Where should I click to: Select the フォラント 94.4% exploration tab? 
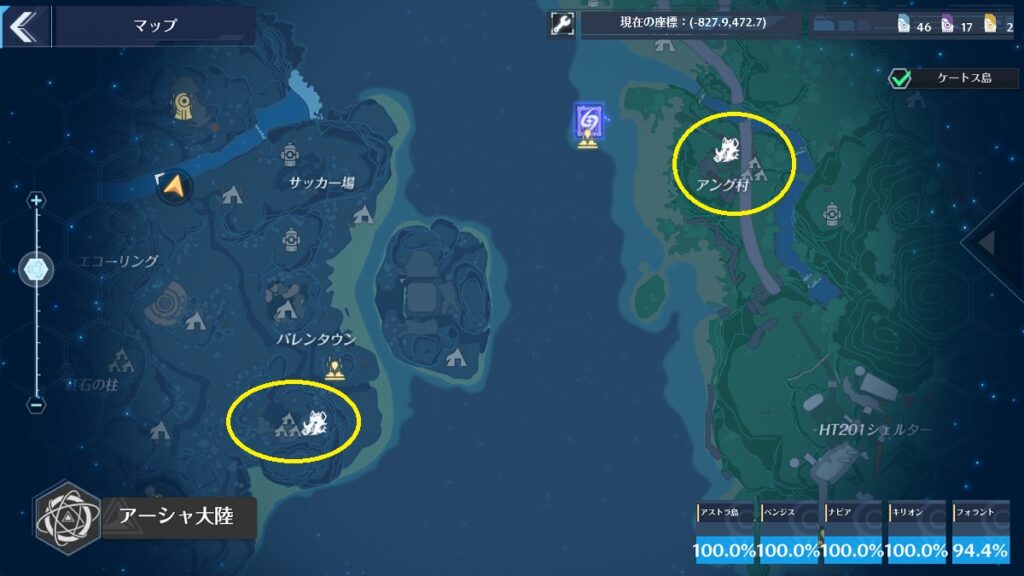(x=981, y=534)
